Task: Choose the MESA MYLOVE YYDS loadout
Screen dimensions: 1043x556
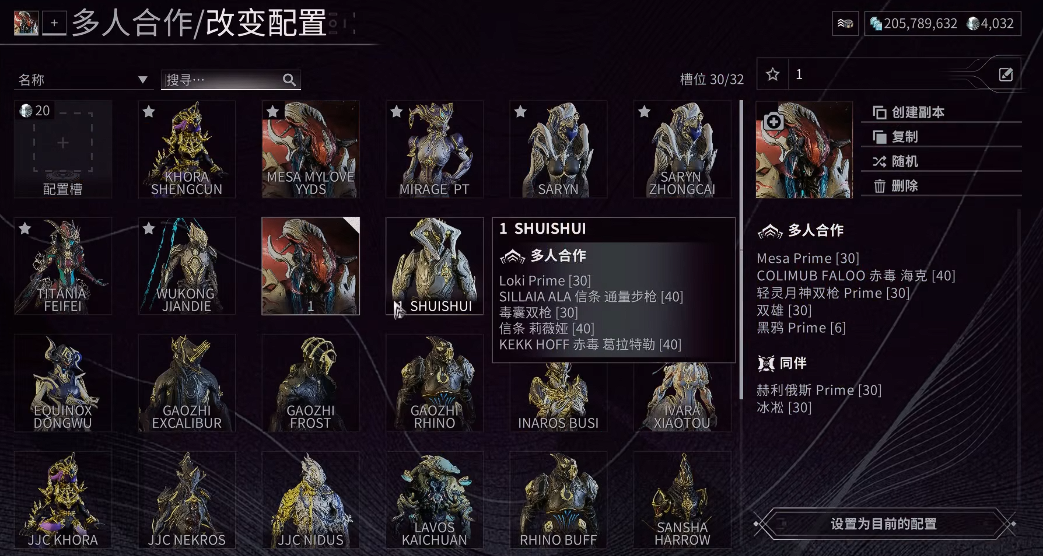Action: 310,150
